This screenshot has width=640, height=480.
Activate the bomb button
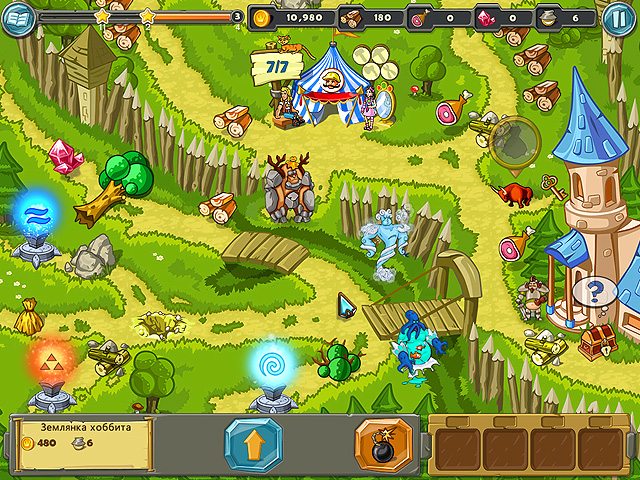point(383,444)
